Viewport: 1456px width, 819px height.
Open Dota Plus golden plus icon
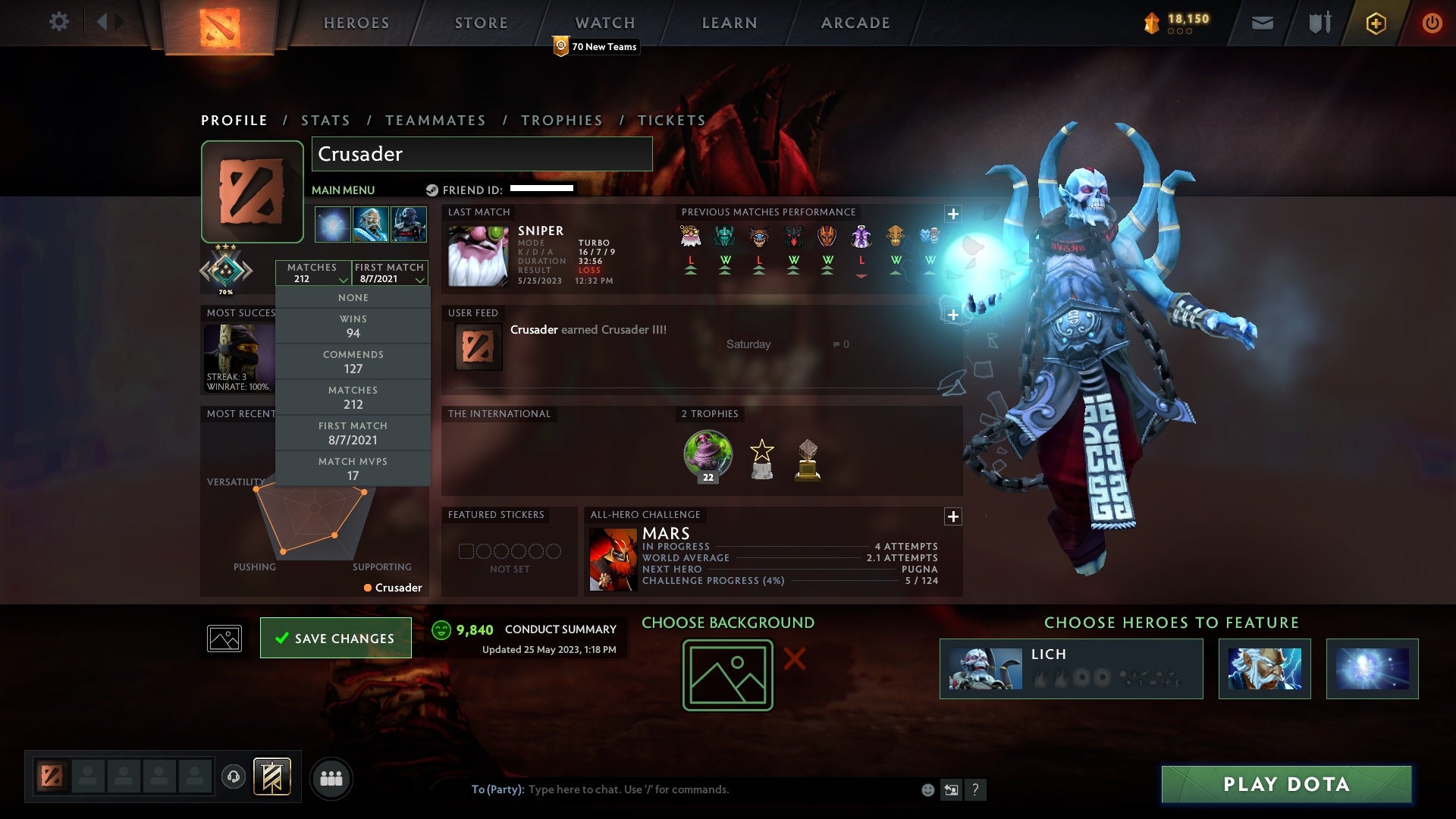pos(1376,23)
